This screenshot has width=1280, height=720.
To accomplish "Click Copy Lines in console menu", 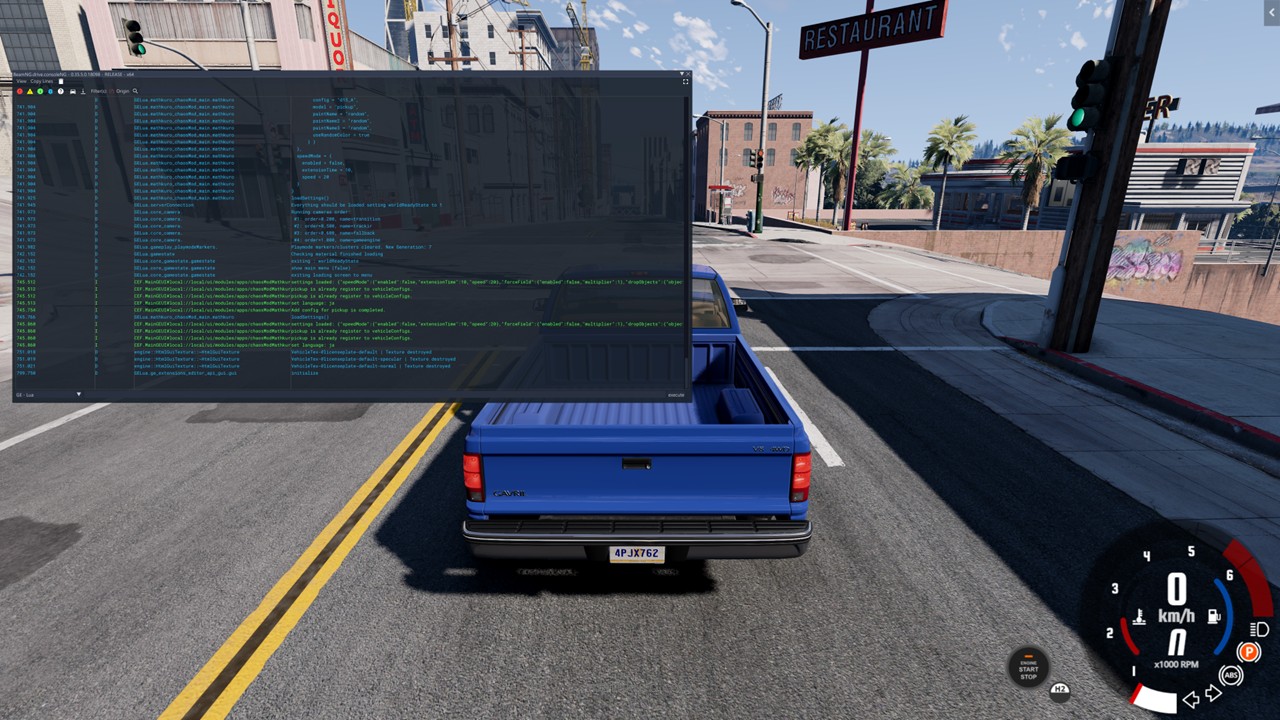I will [x=42, y=81].
